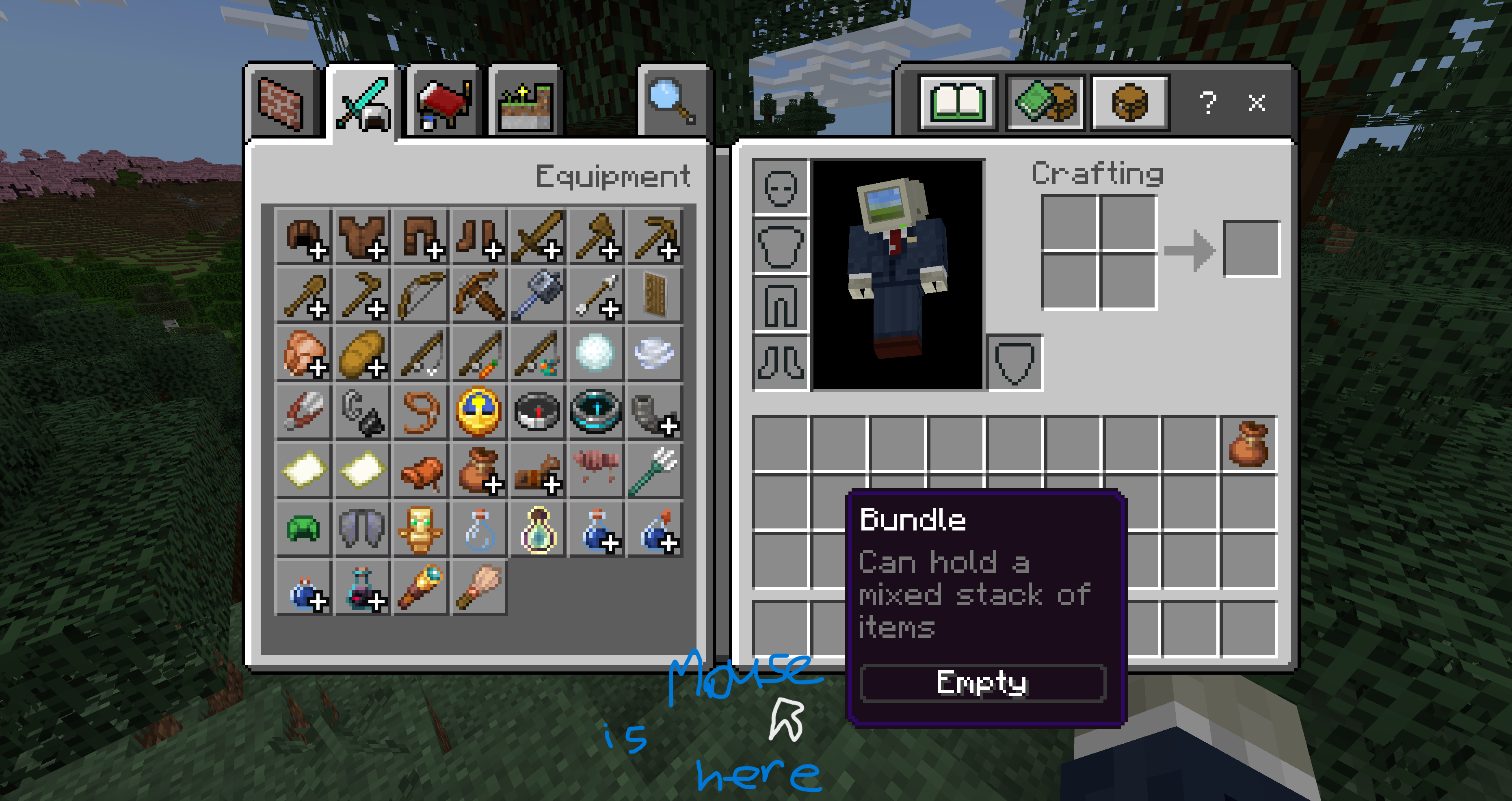Choose the turtle shell helmet
This screenshot has width=1512, height=801.
(x=304, y=529)
